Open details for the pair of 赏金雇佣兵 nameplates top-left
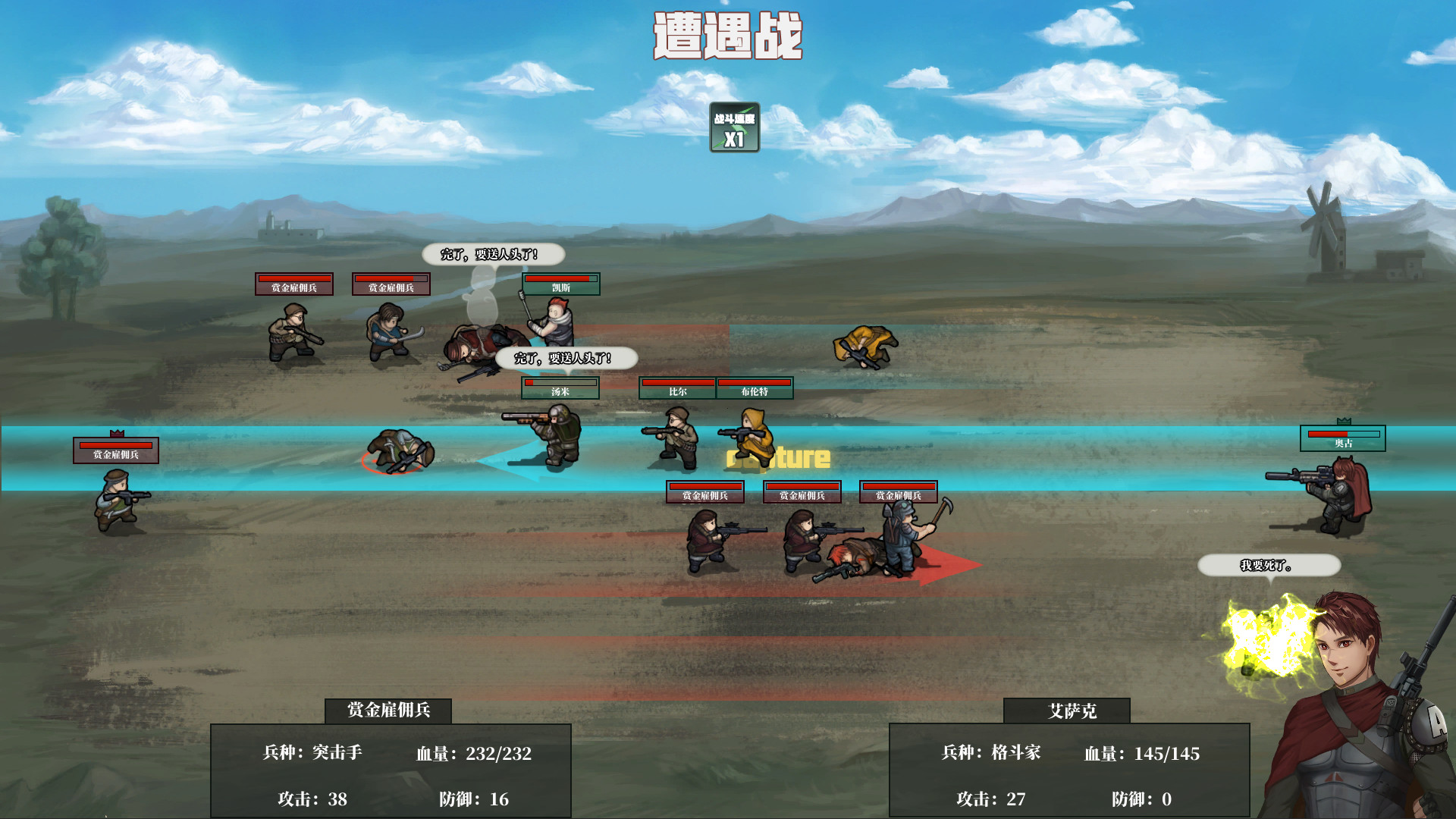 341,285
